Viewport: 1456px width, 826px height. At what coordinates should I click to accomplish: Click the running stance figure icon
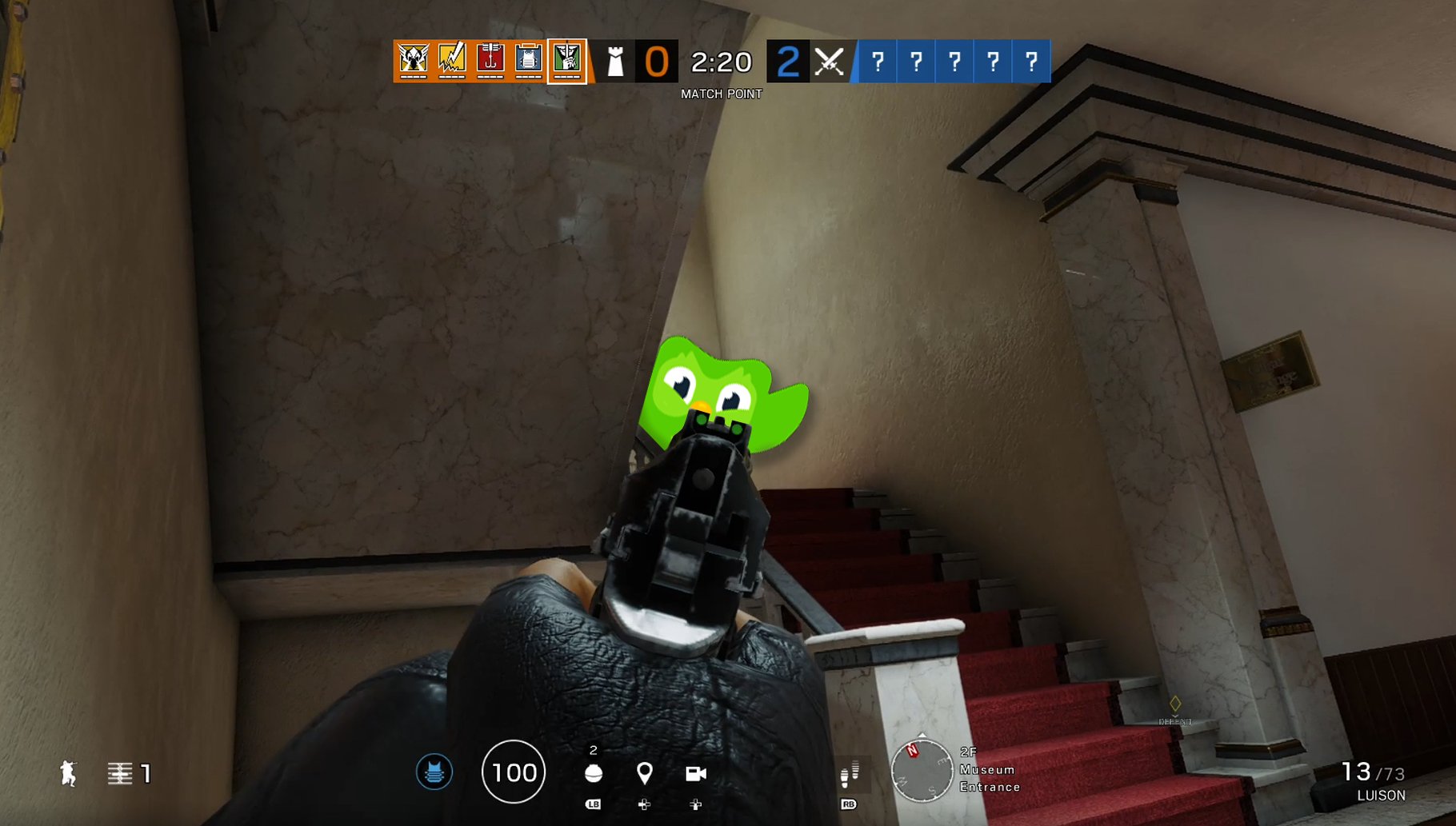click(x=69, y=773)
